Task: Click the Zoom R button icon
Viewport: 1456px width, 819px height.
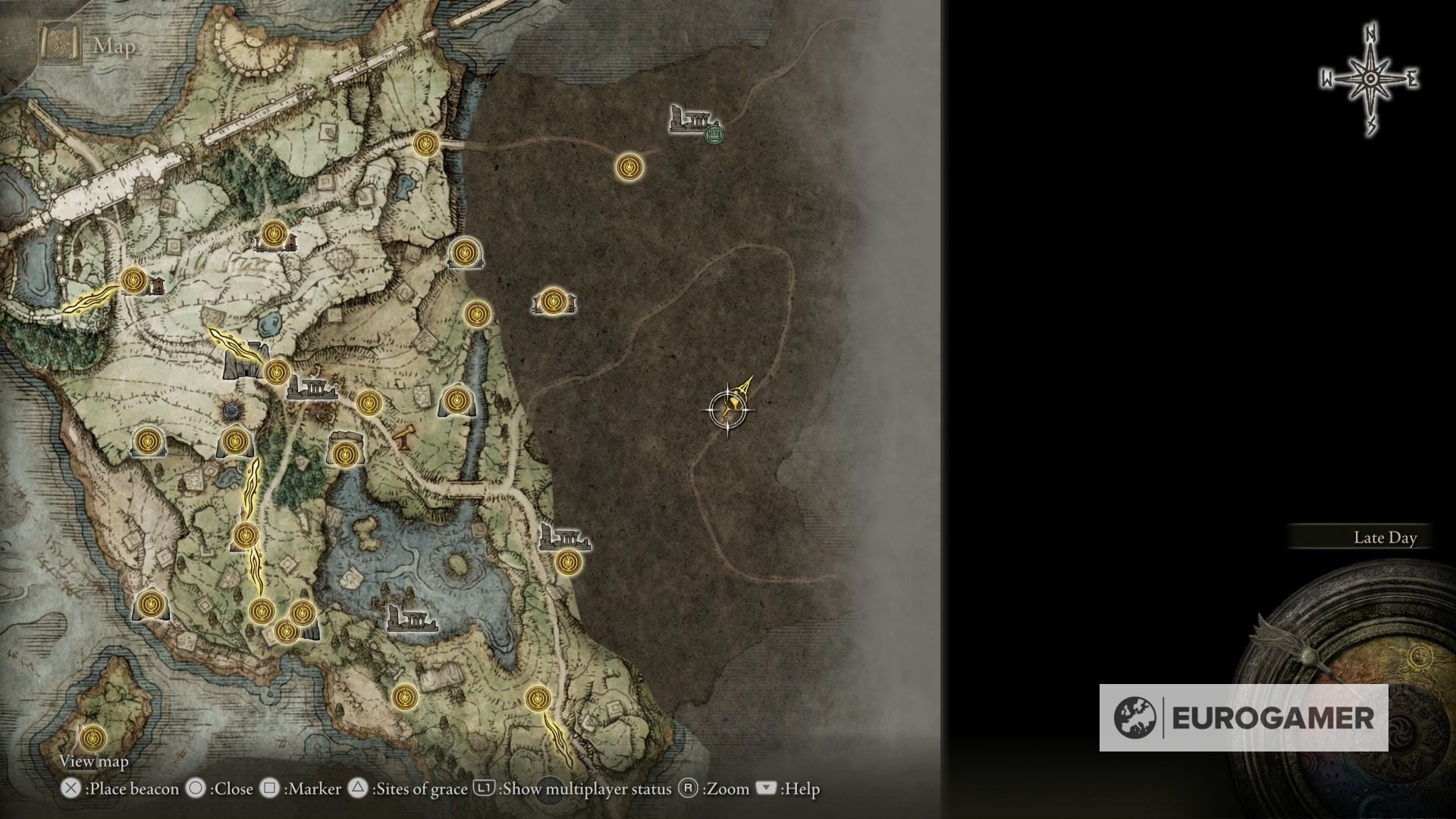Action: pos(689,789)
